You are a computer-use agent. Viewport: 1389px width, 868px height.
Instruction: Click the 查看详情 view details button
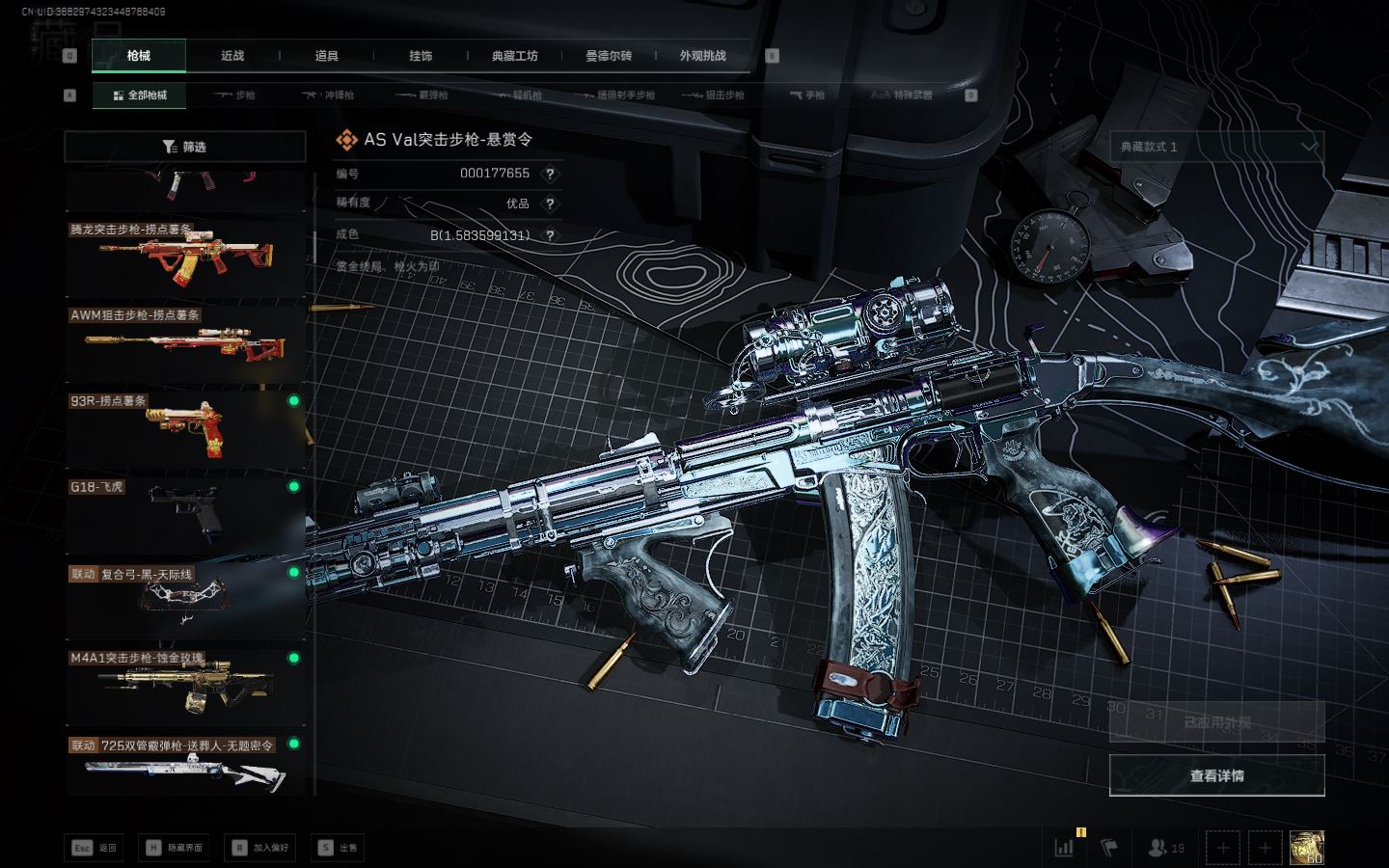point(1216,775)
